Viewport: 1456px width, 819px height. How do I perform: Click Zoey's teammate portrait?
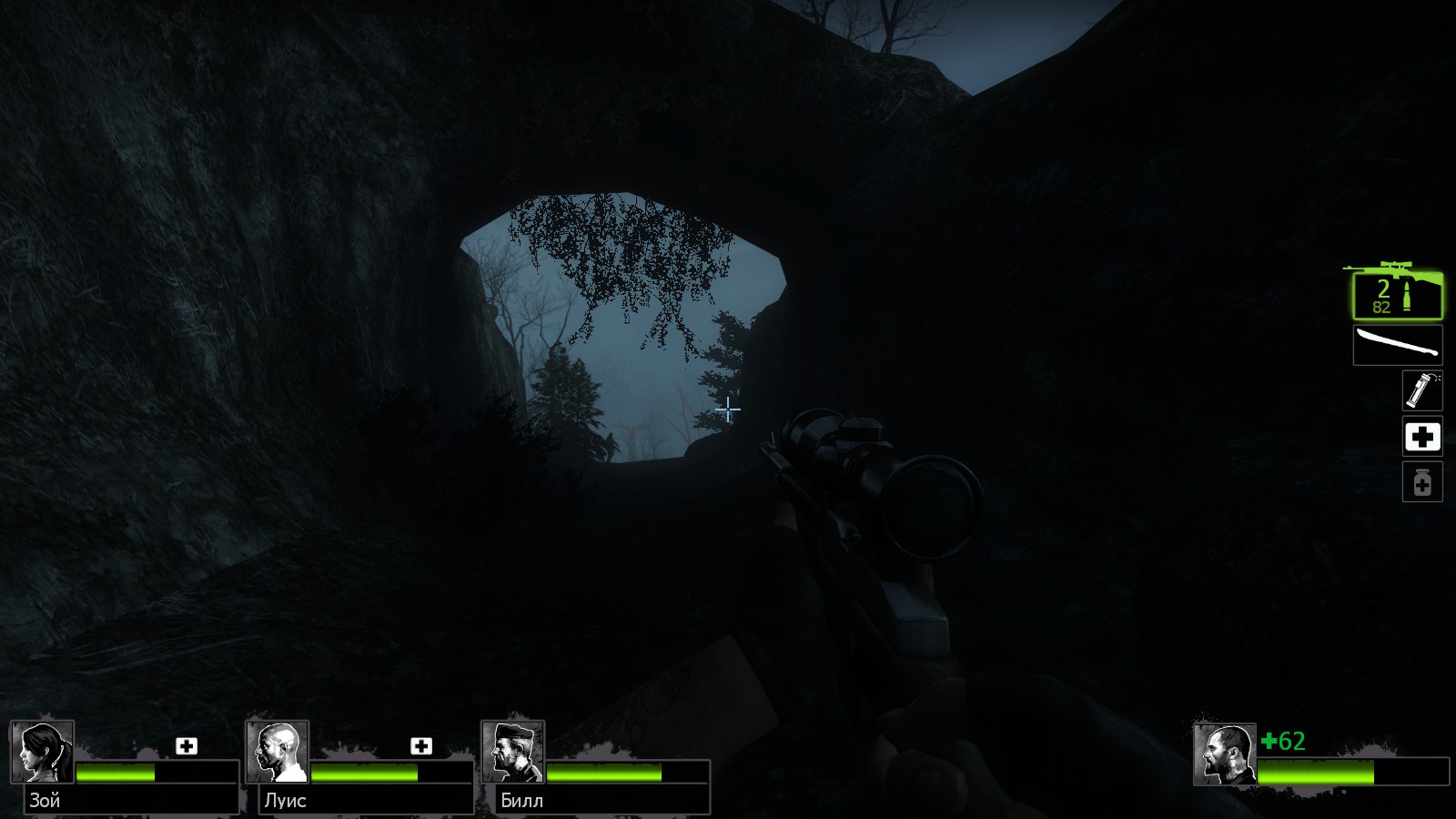[x=42, y=753]
